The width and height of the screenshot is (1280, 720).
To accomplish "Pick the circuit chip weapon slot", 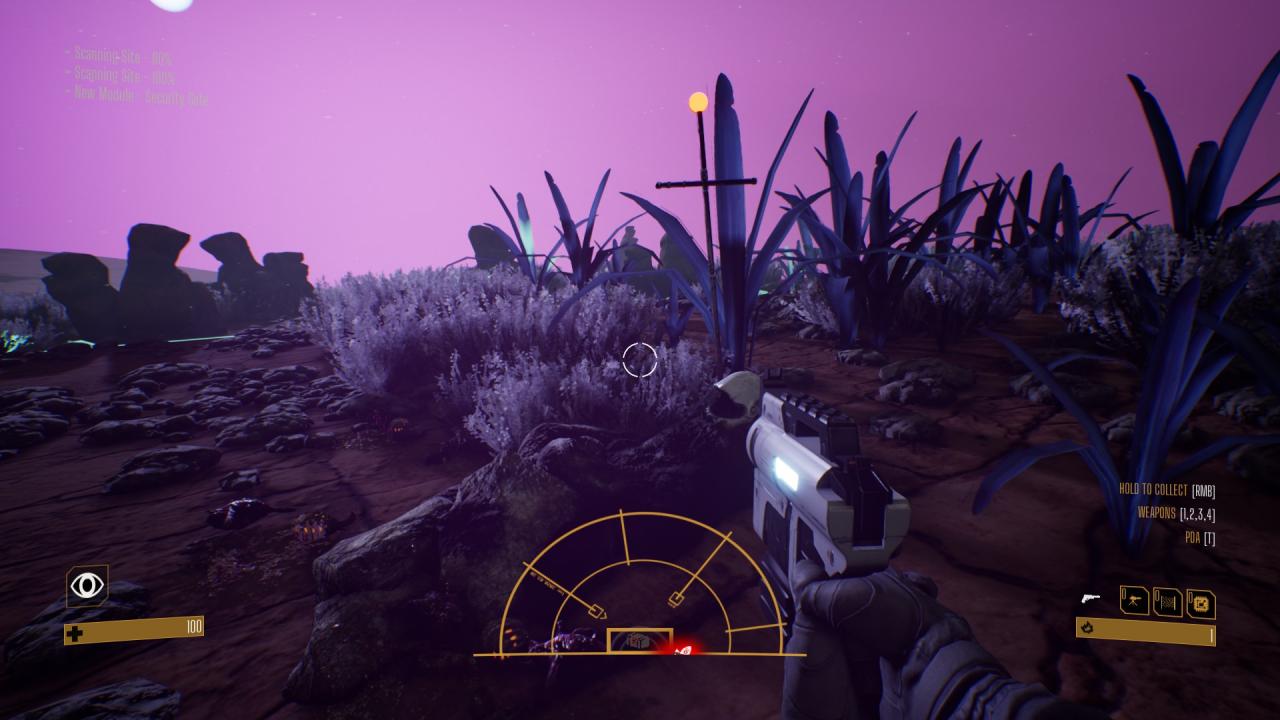I will tap(1200, 603).
